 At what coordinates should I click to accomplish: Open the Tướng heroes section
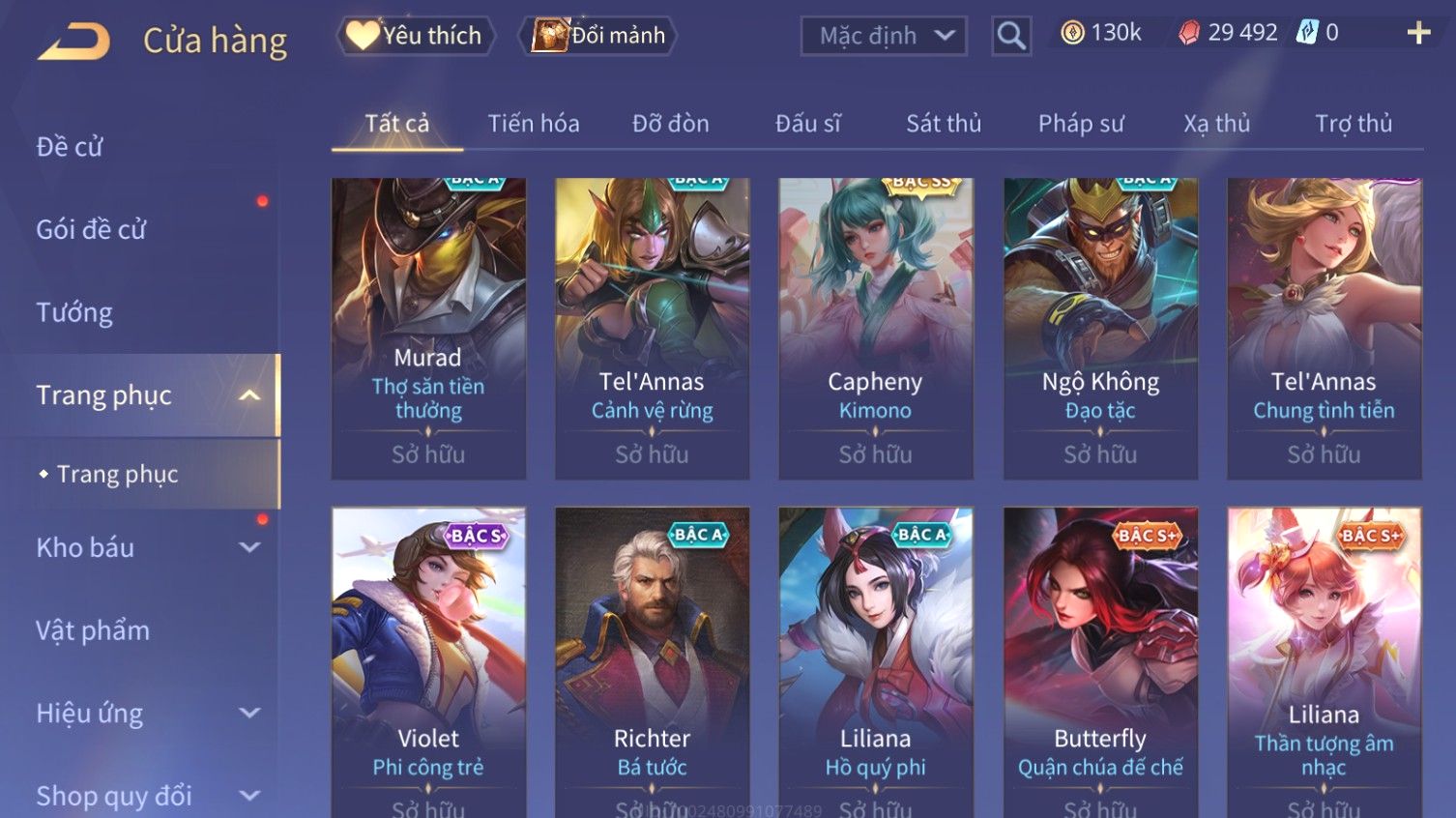point(74,312)
